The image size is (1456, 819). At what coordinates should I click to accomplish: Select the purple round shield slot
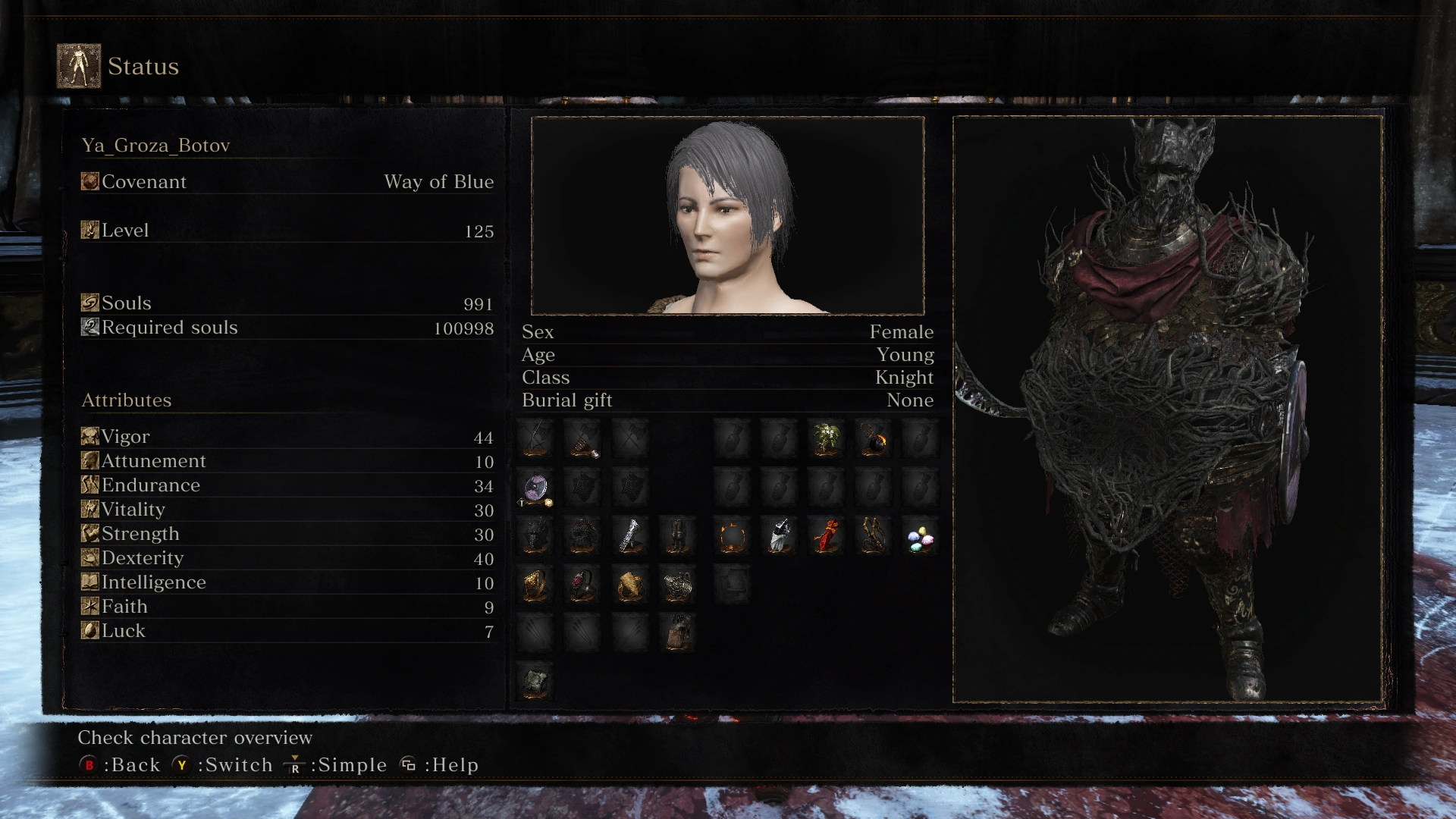(536, 488)
